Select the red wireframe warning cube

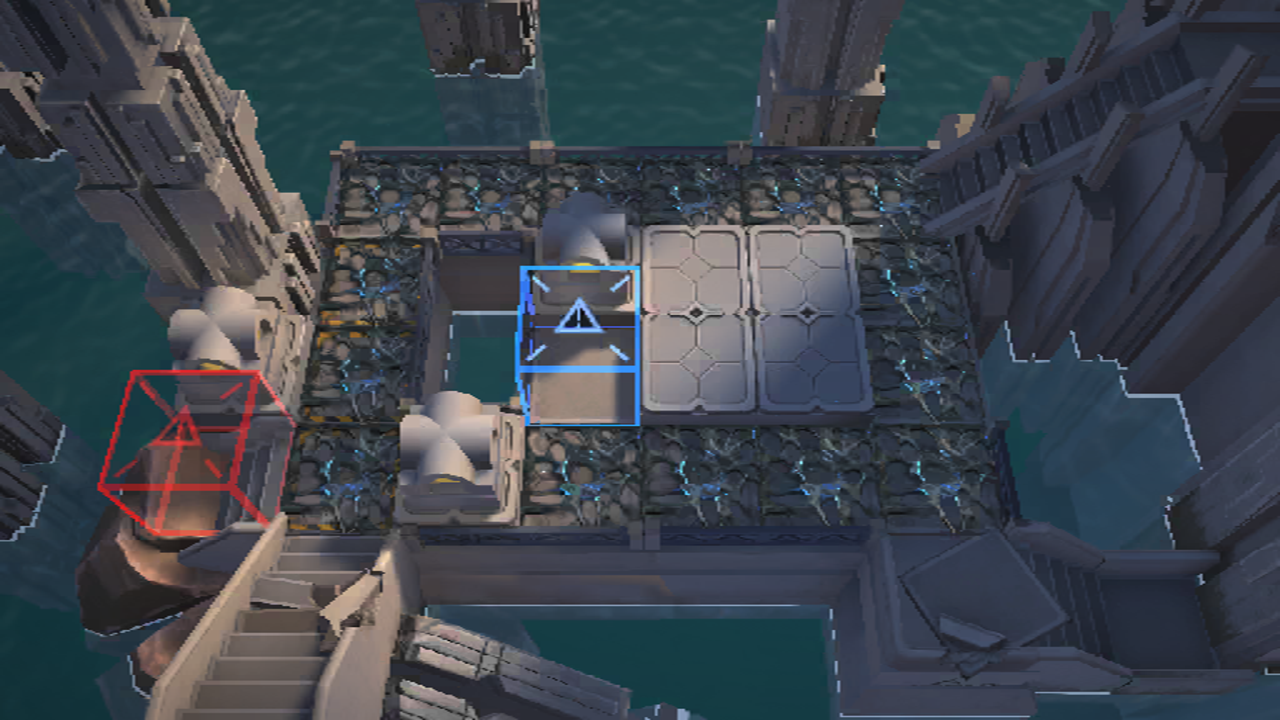(x=186, y=445)
